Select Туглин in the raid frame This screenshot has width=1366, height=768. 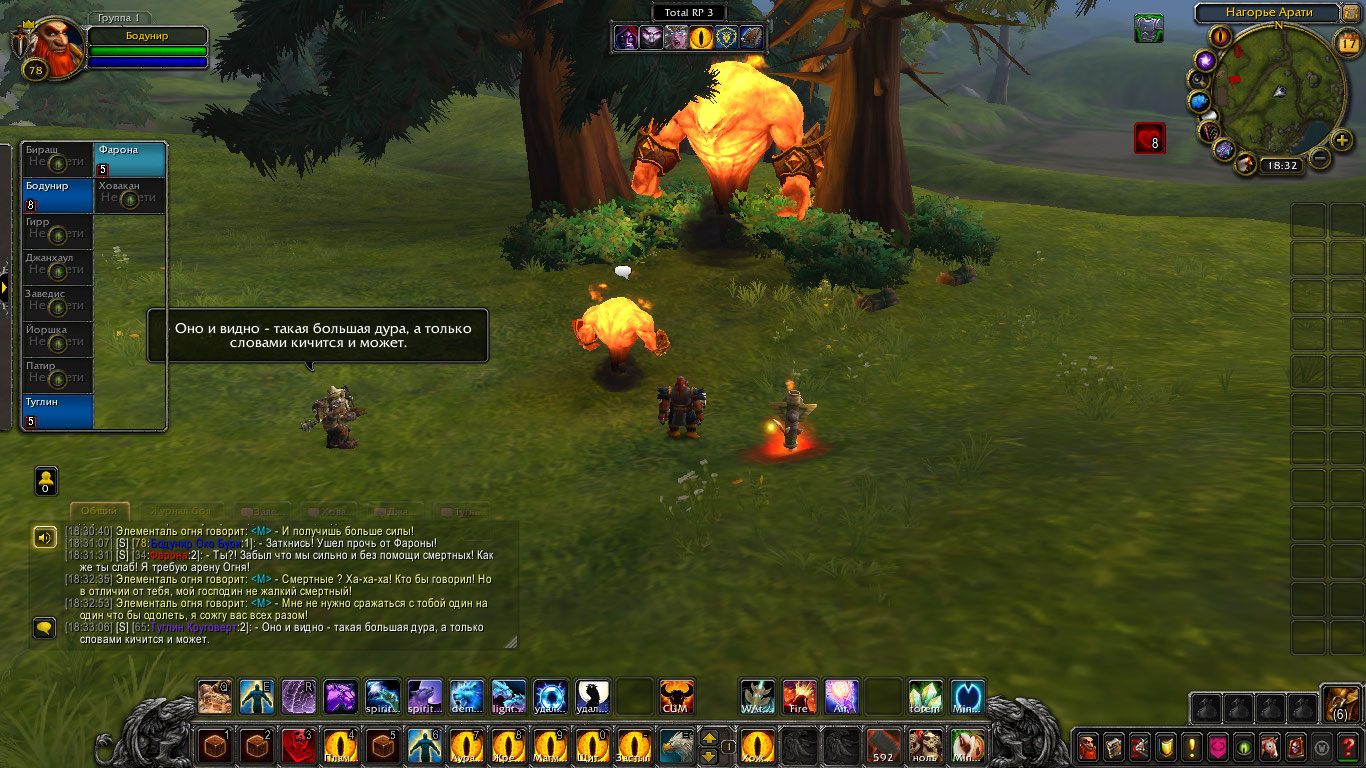[x=58, y=411]
